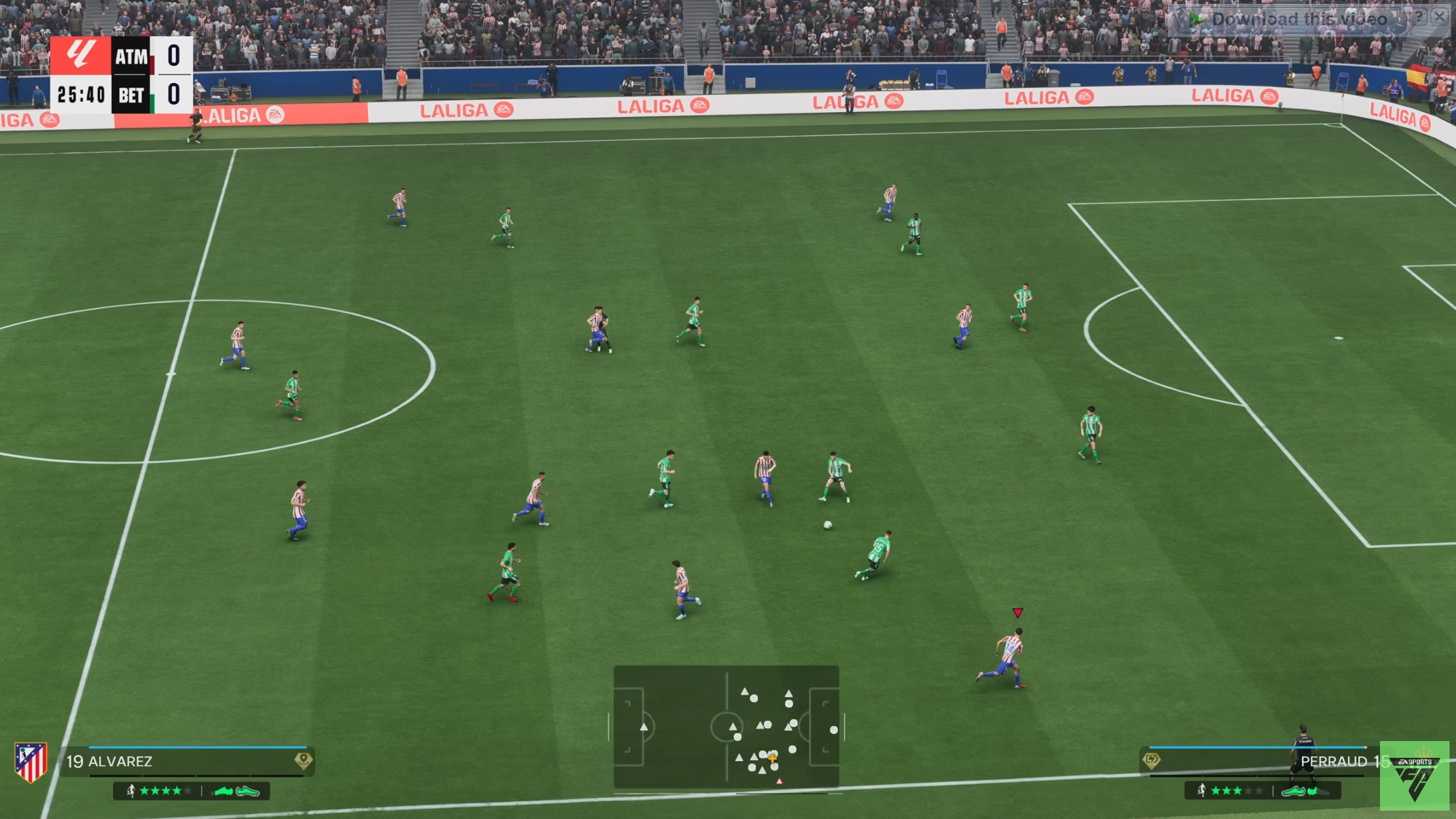The width and height of the screenshot is (1456, 819).
Task: Click the EA Sports FC logo
Action: click(x=1415, y=777)
